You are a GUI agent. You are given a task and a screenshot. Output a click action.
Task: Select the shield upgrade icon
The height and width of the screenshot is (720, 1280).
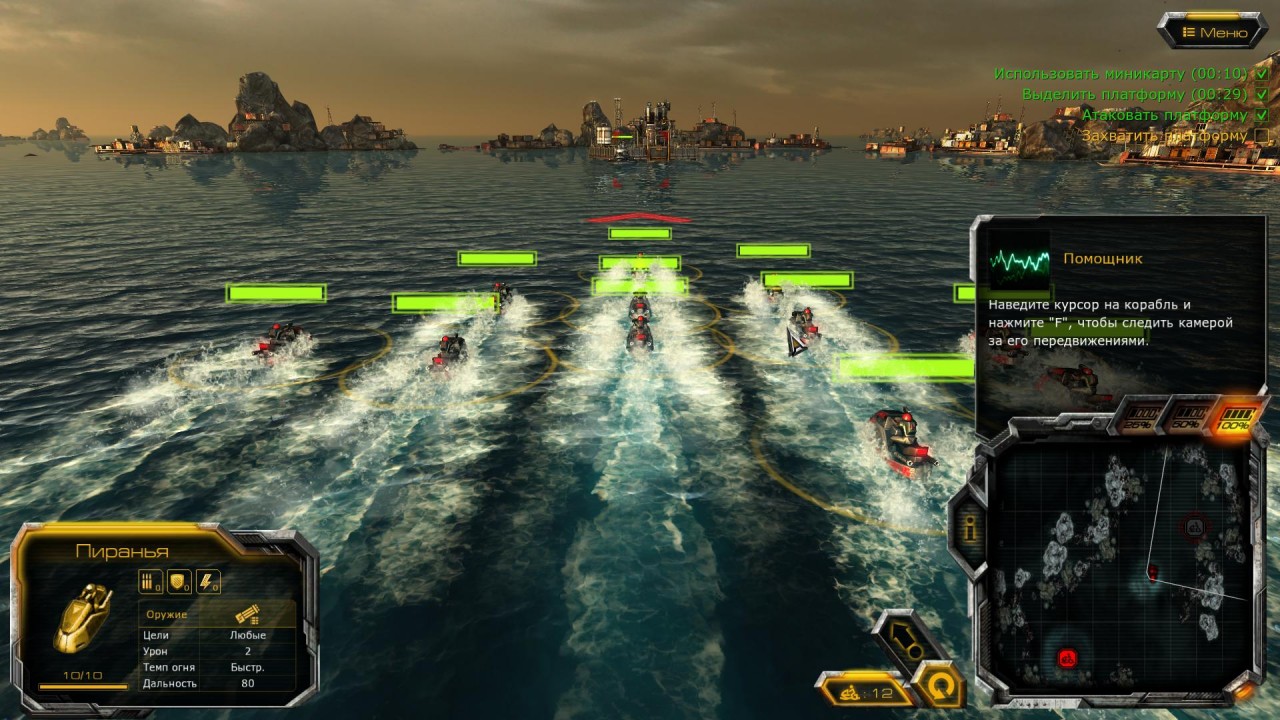point(178,581)
